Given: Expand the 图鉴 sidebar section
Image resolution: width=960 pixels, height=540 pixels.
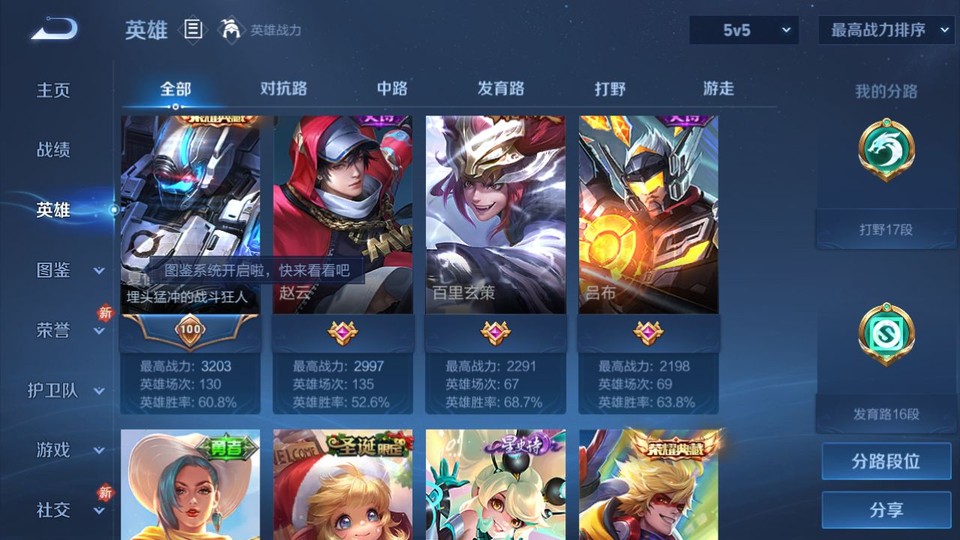Looking at the screenshot, I should click(68, 270).
